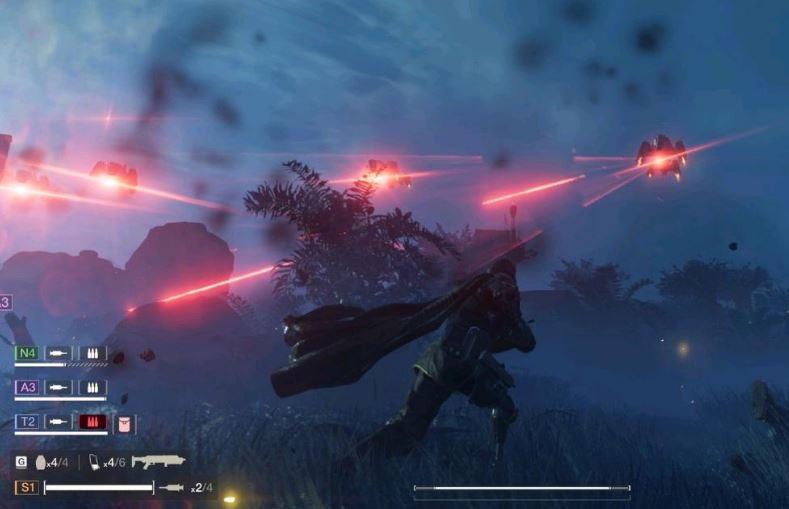Click A3's ammo magazines icon
This screenshot has height=509, width=789.
93,387
